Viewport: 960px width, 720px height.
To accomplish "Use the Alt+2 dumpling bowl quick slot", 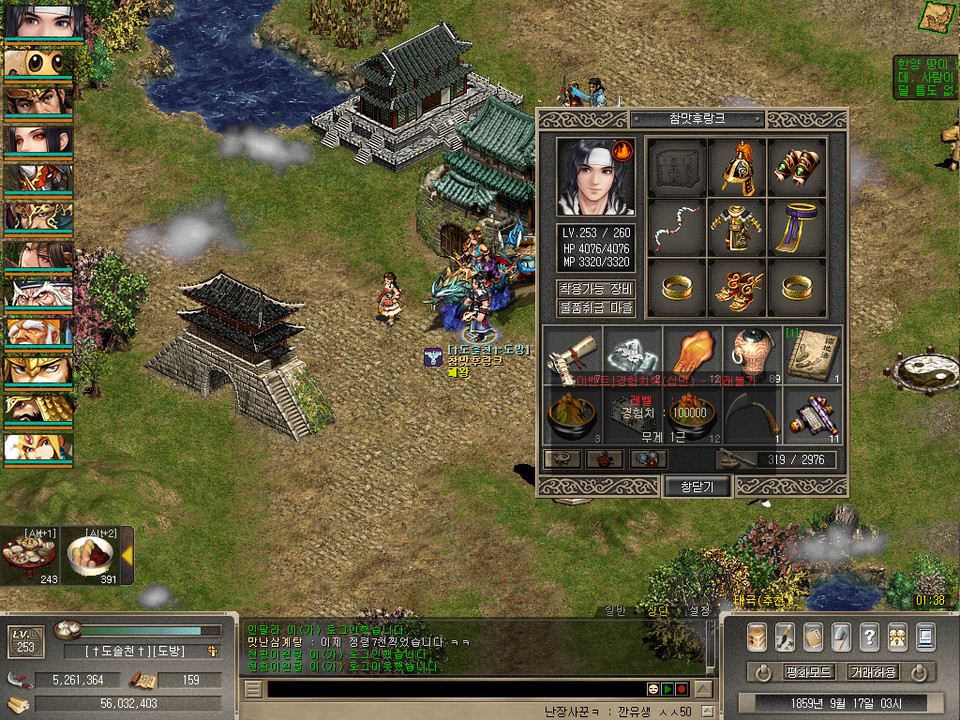I will pyautogui.click(x=92, y=558).
